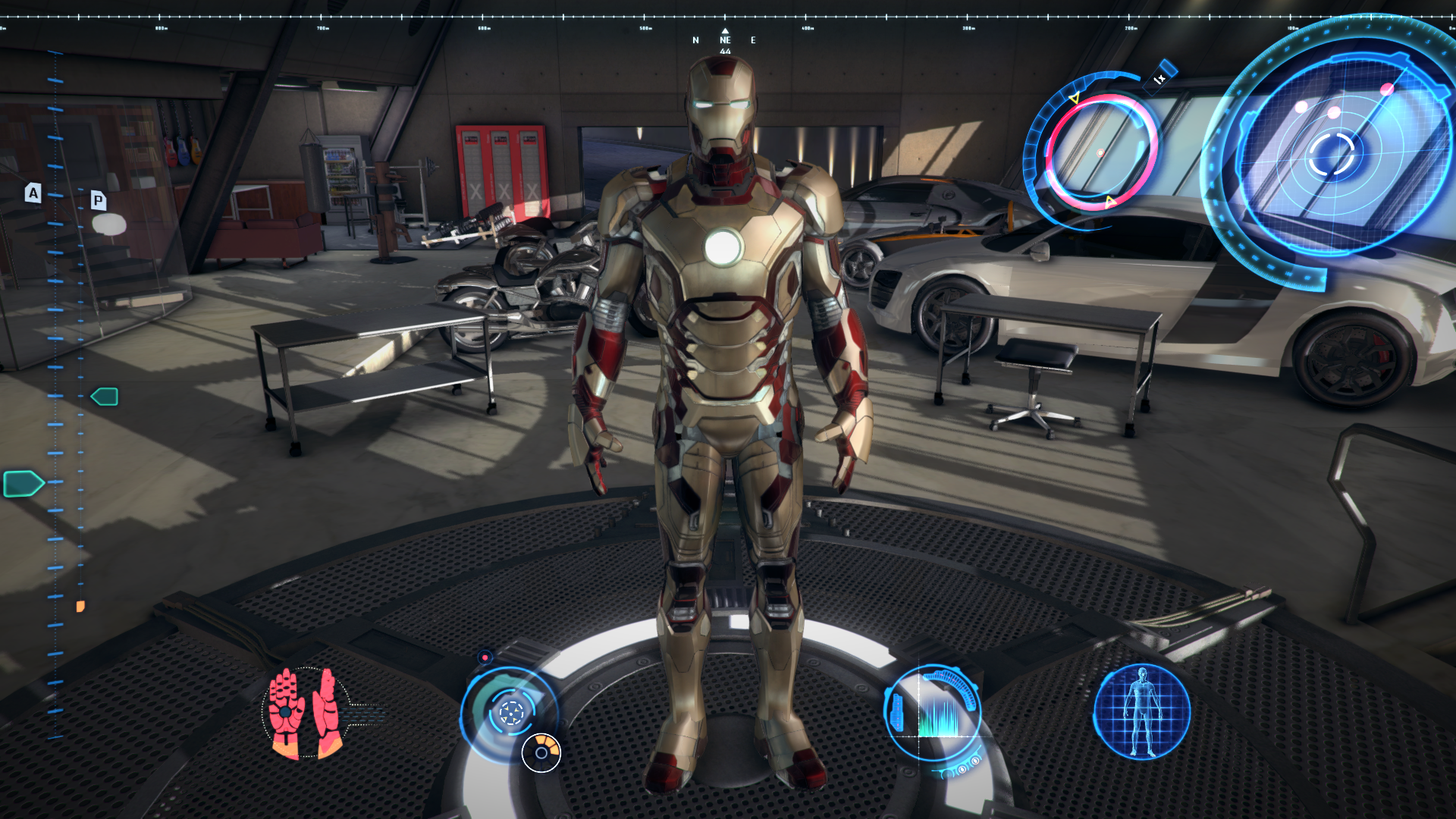Select the red ring gauge widget
Image resolution: width=1456 pixels, height=819 pixels.
click(1100, 152)
